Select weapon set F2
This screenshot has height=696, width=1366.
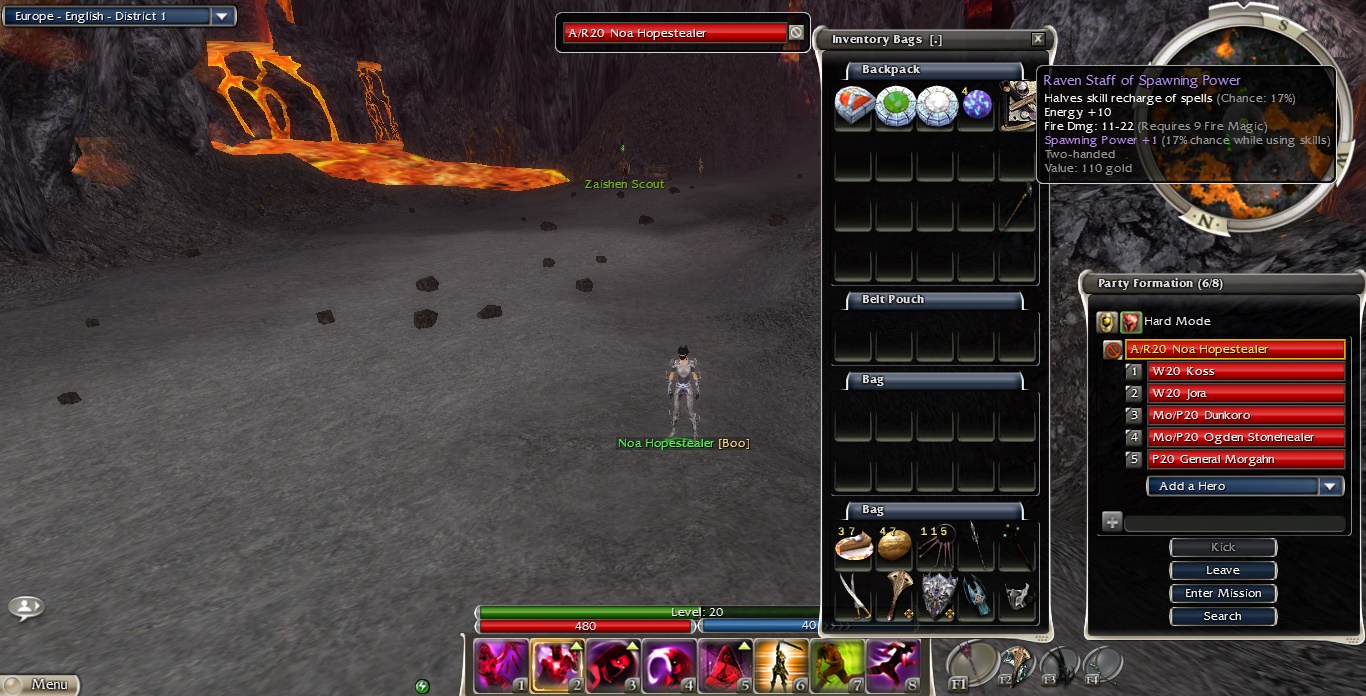(1015, 664)
